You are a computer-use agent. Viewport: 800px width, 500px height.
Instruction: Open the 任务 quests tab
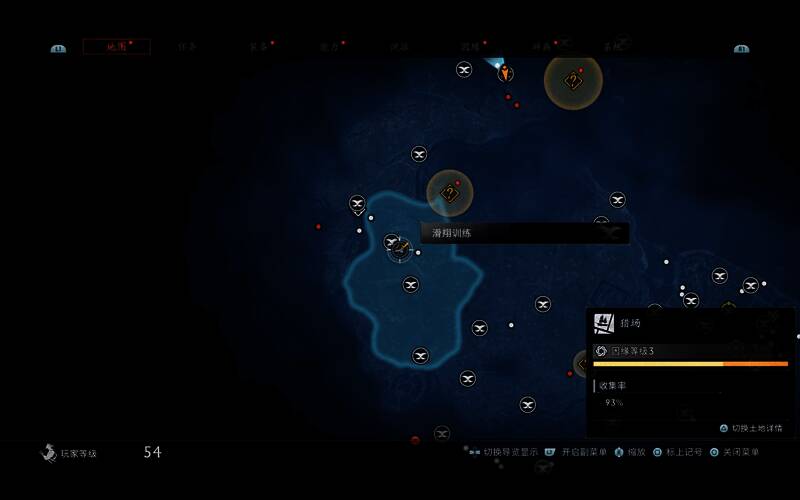coord(187,47)
